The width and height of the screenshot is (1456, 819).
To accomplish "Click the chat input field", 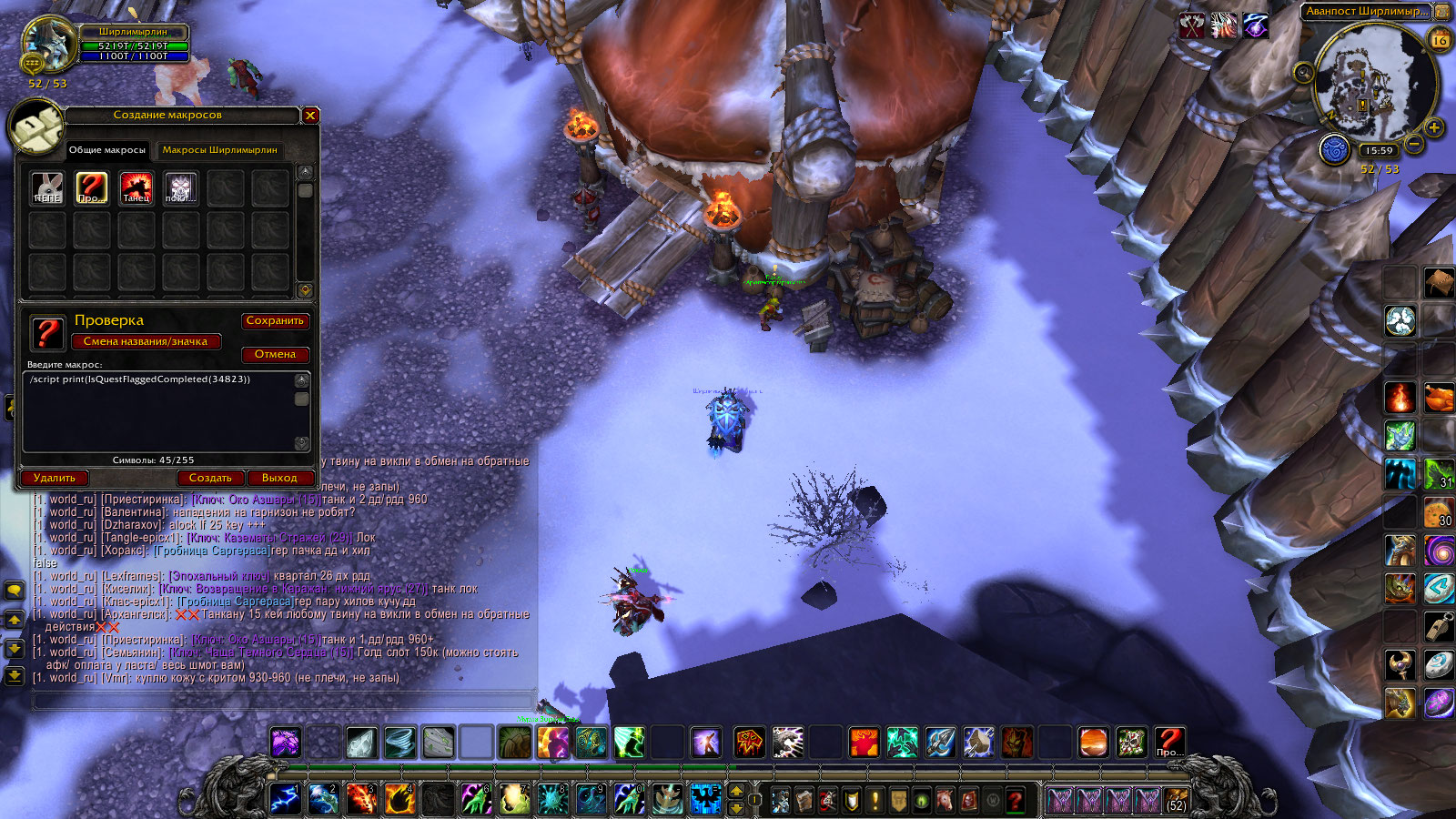I will (282, 701).
